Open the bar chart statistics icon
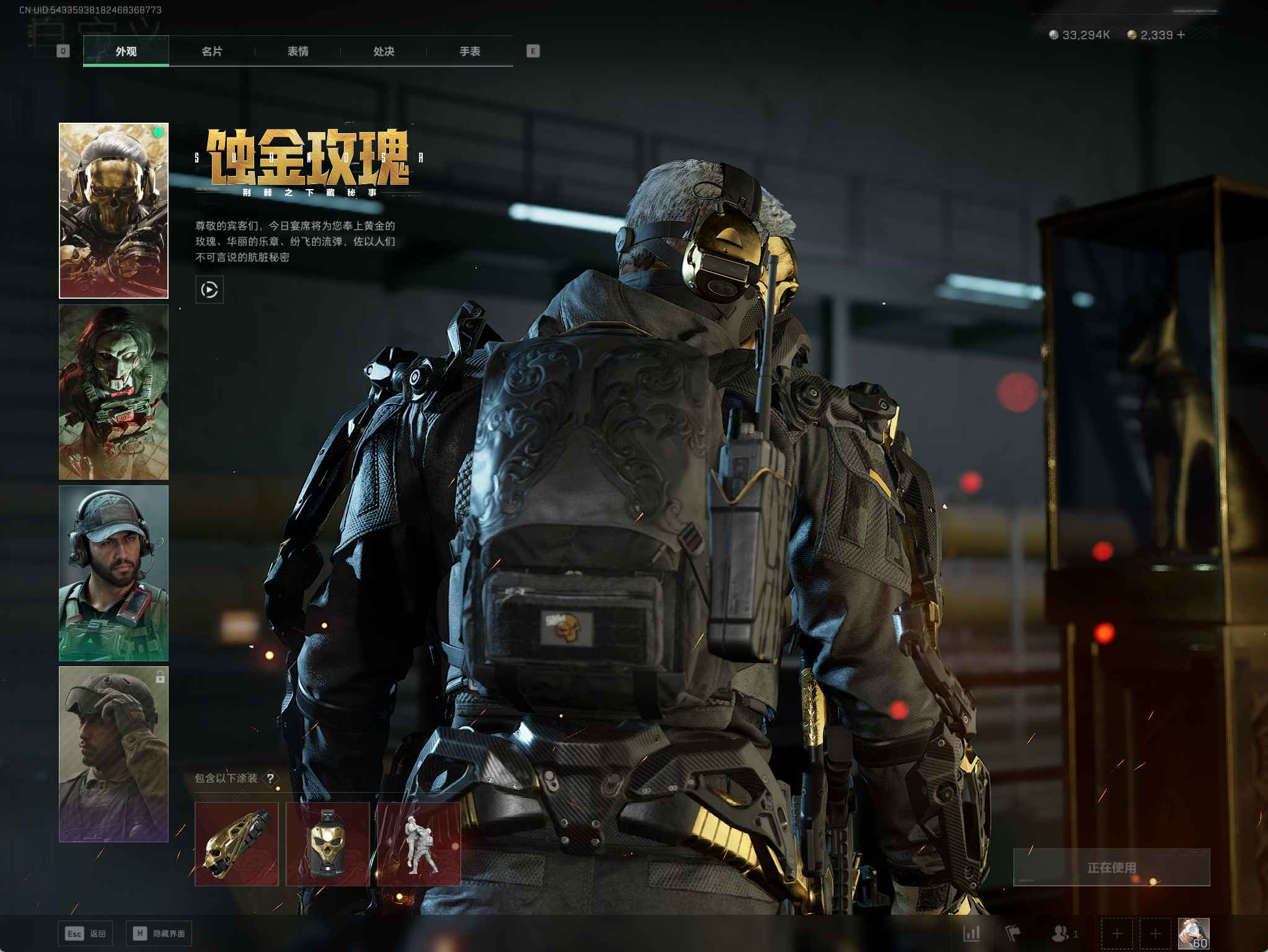 [x=971, y=933]
